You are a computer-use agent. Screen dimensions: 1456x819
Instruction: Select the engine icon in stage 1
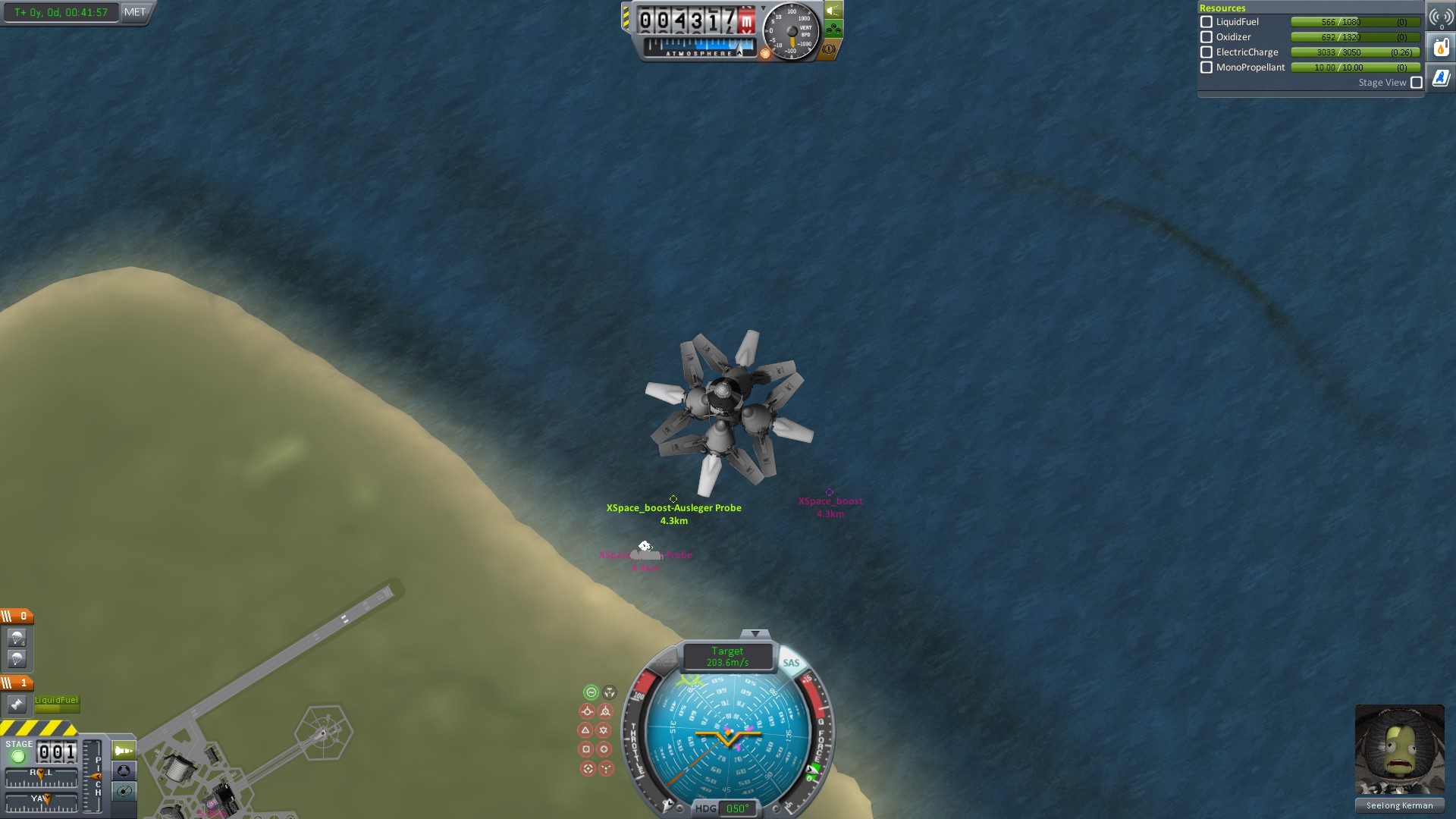pyautogui.click(x=17, y=704)
